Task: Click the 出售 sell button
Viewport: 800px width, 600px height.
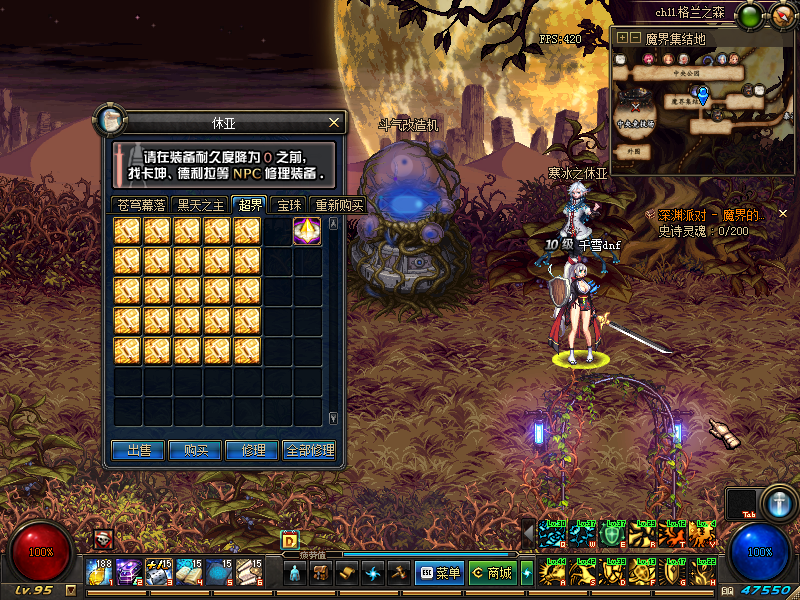Action: pyautogui.click(x=136, y=450)
